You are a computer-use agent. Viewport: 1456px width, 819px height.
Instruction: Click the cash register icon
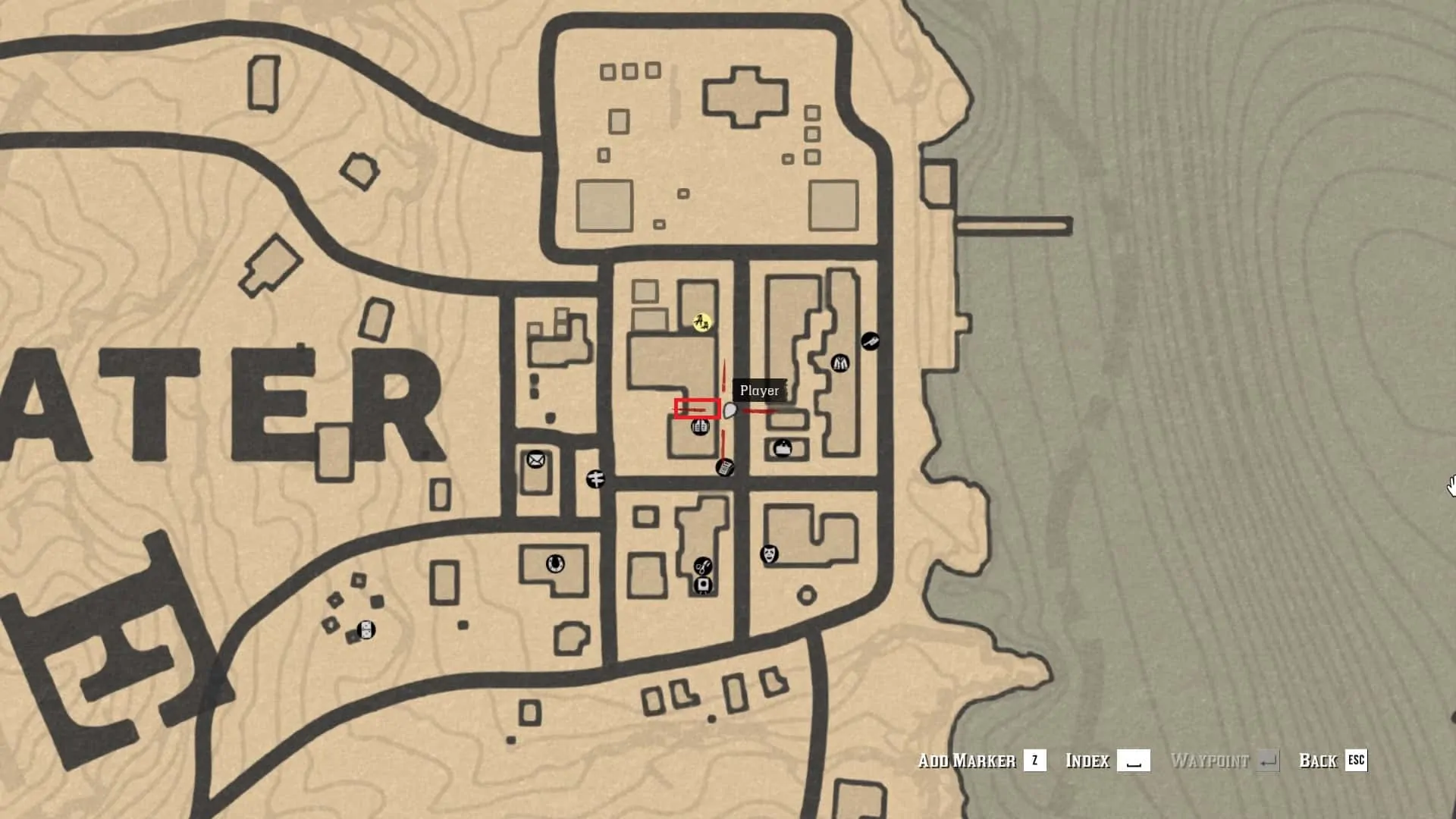pos(724,467)
